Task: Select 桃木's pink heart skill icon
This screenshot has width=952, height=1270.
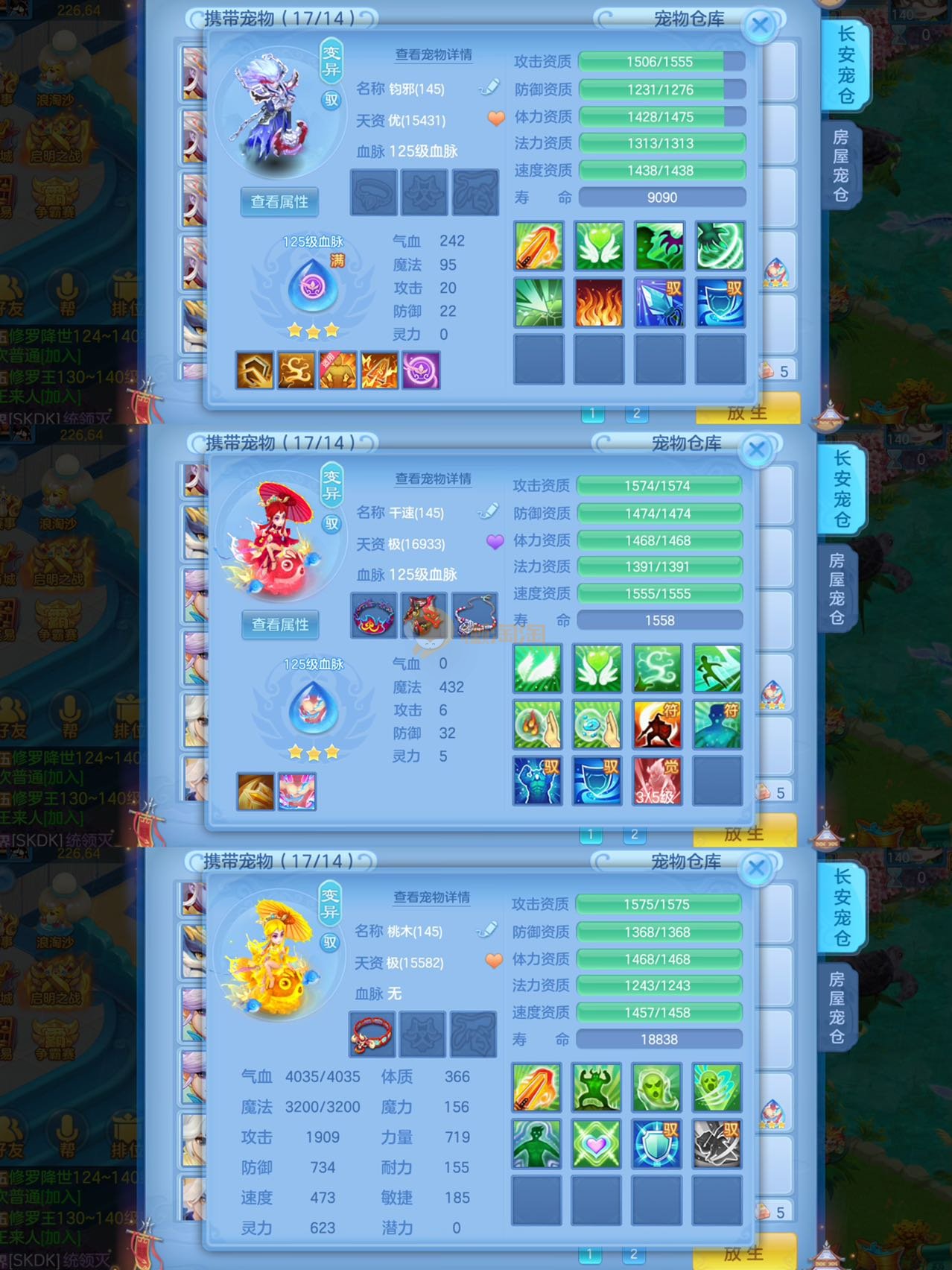Action: click(596, 1144)
